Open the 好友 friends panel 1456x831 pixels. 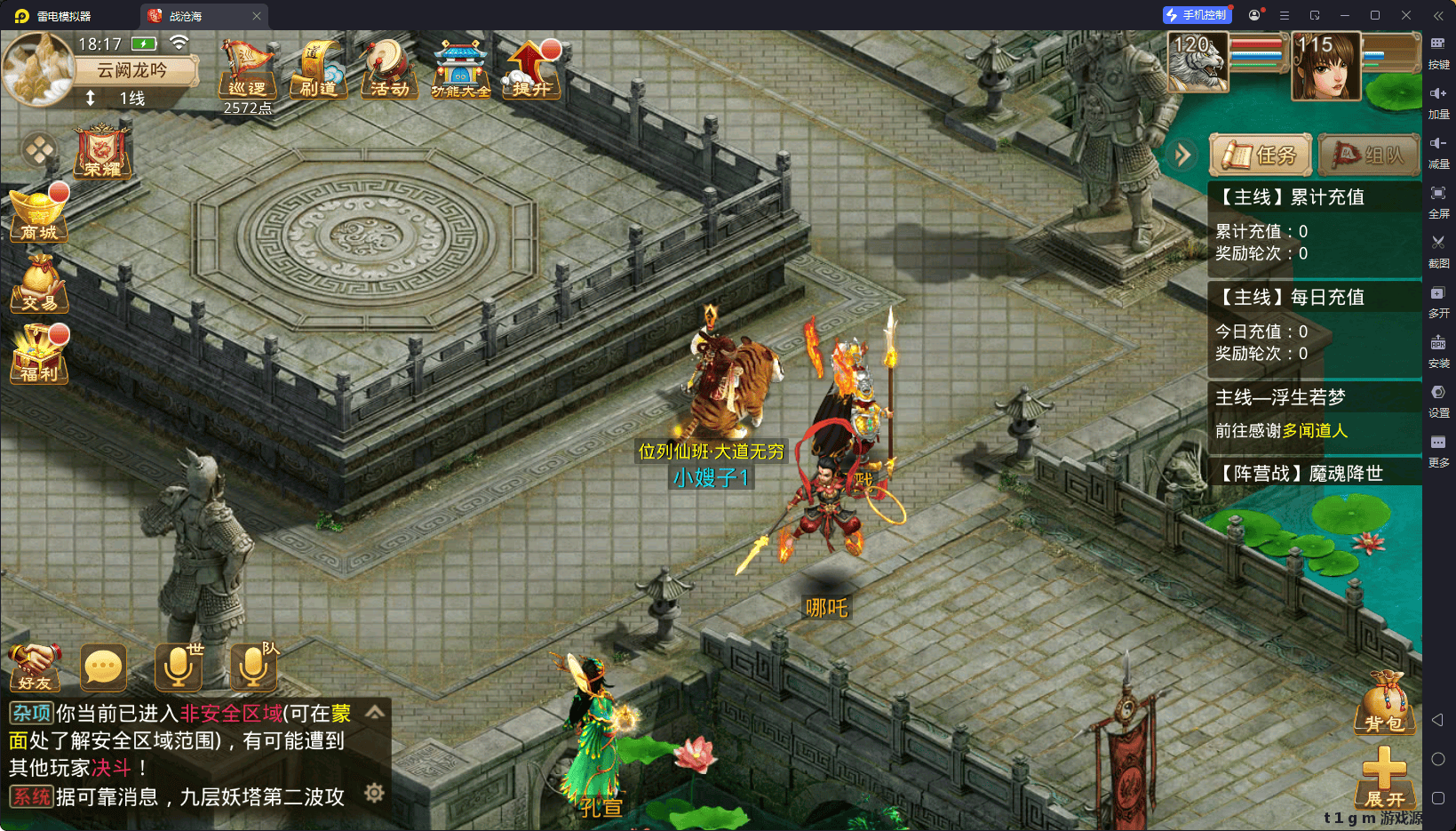[33, 665]
